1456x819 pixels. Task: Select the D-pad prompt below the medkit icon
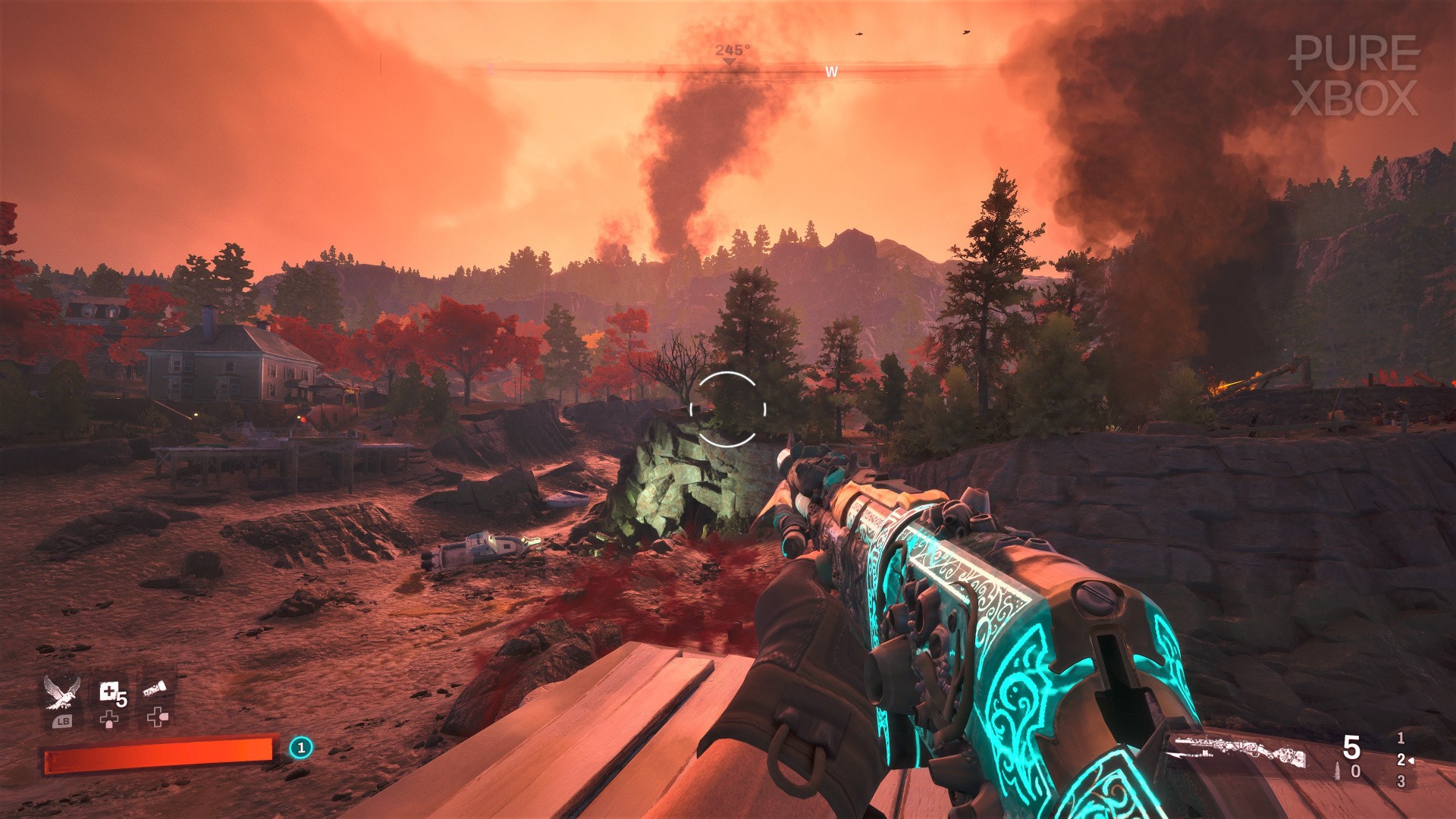click(108, 719)
